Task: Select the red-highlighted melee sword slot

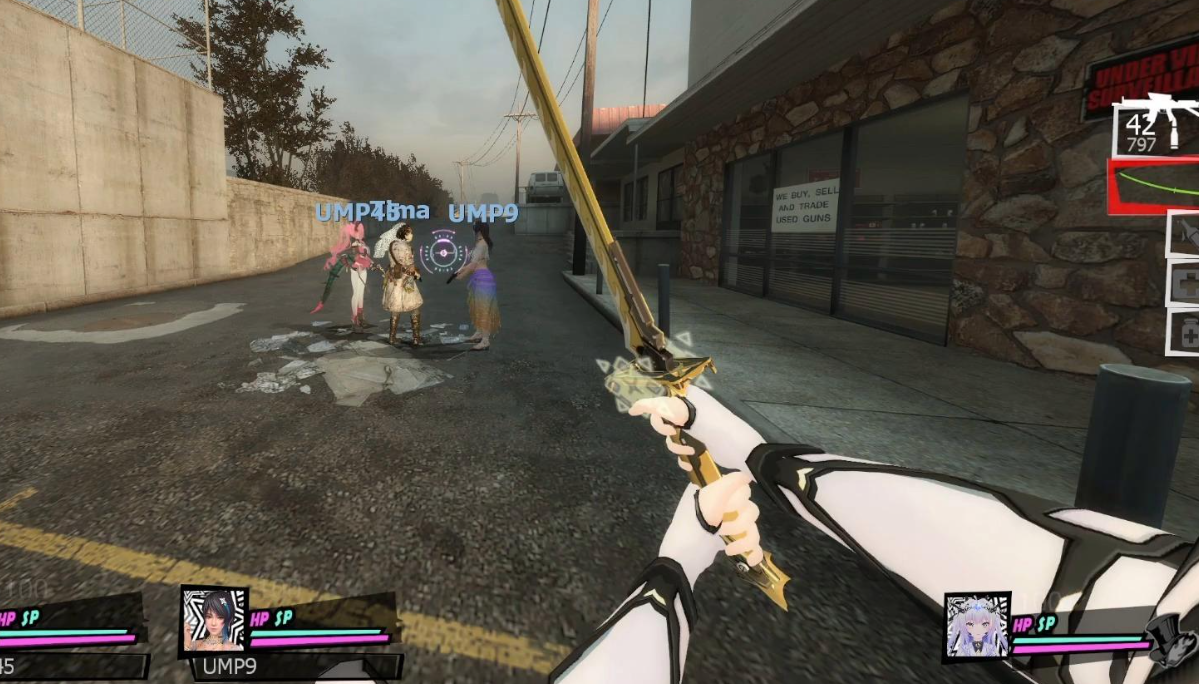Action: click(x=1156, y=184)
